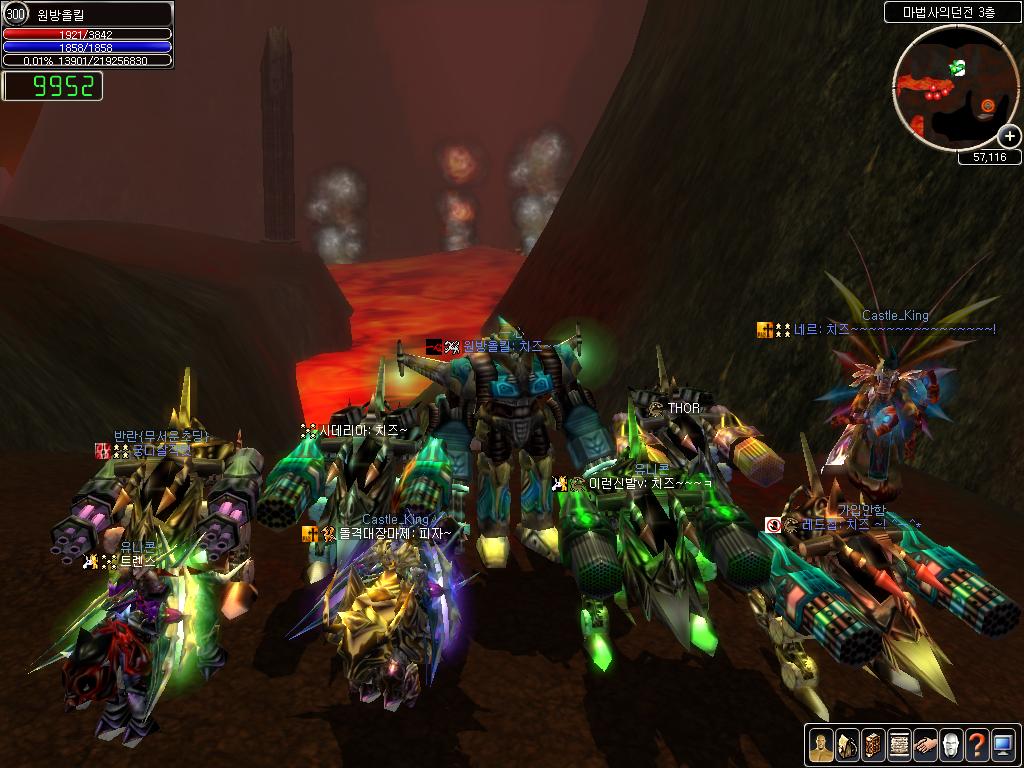Open the parchment scroll icon
Screen dimensions: 1024x768
tap(899, 745)
